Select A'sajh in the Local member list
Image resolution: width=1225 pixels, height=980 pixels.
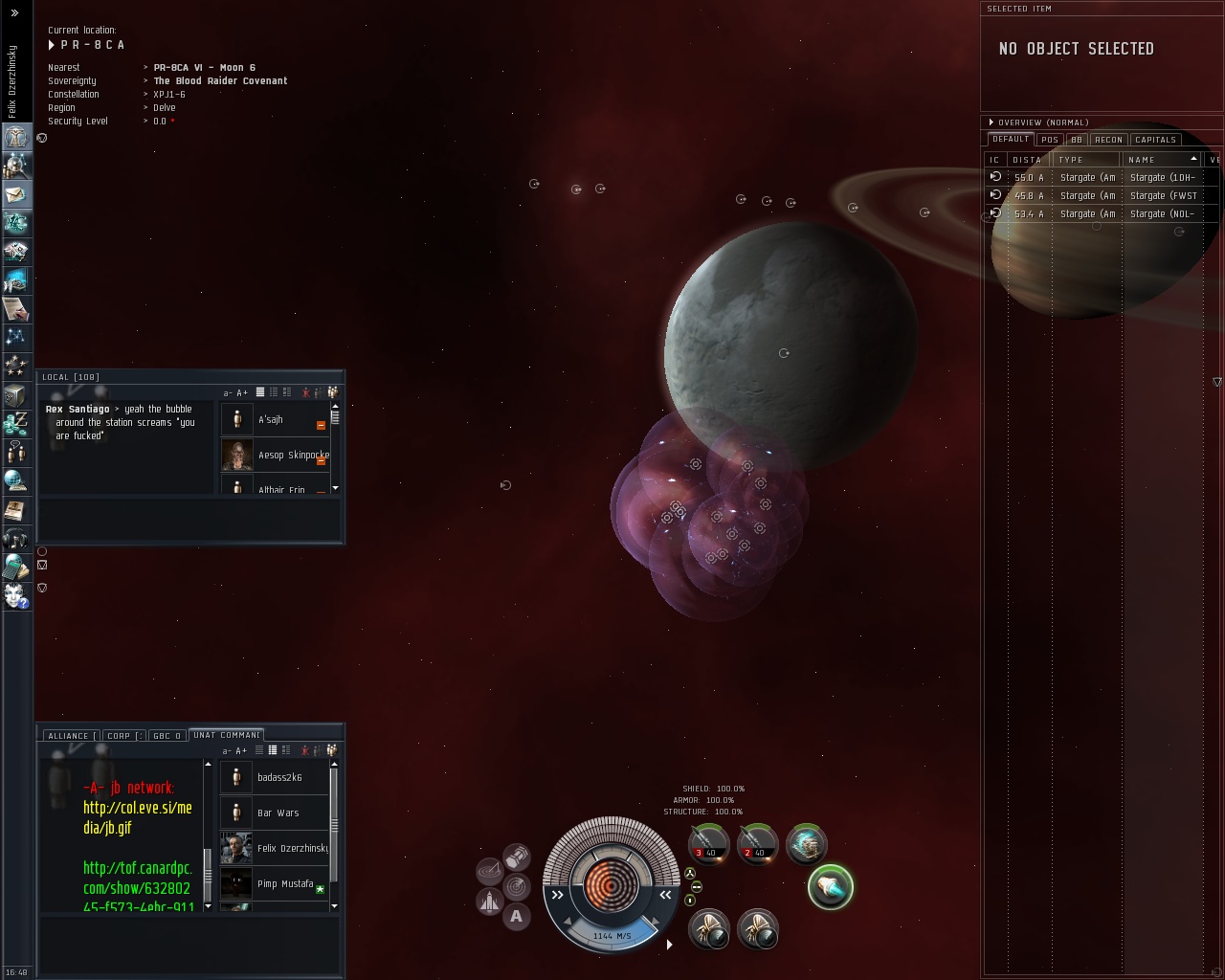[271, 419]
